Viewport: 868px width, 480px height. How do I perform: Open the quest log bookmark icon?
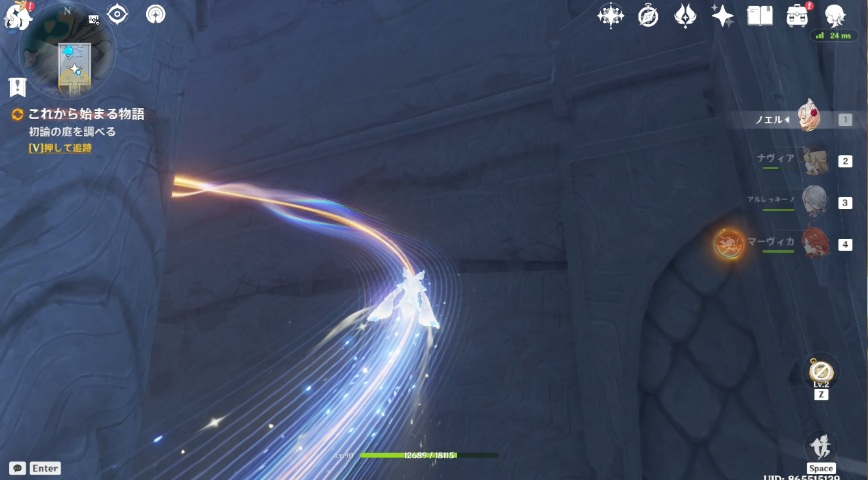click(x=17, y=87)
